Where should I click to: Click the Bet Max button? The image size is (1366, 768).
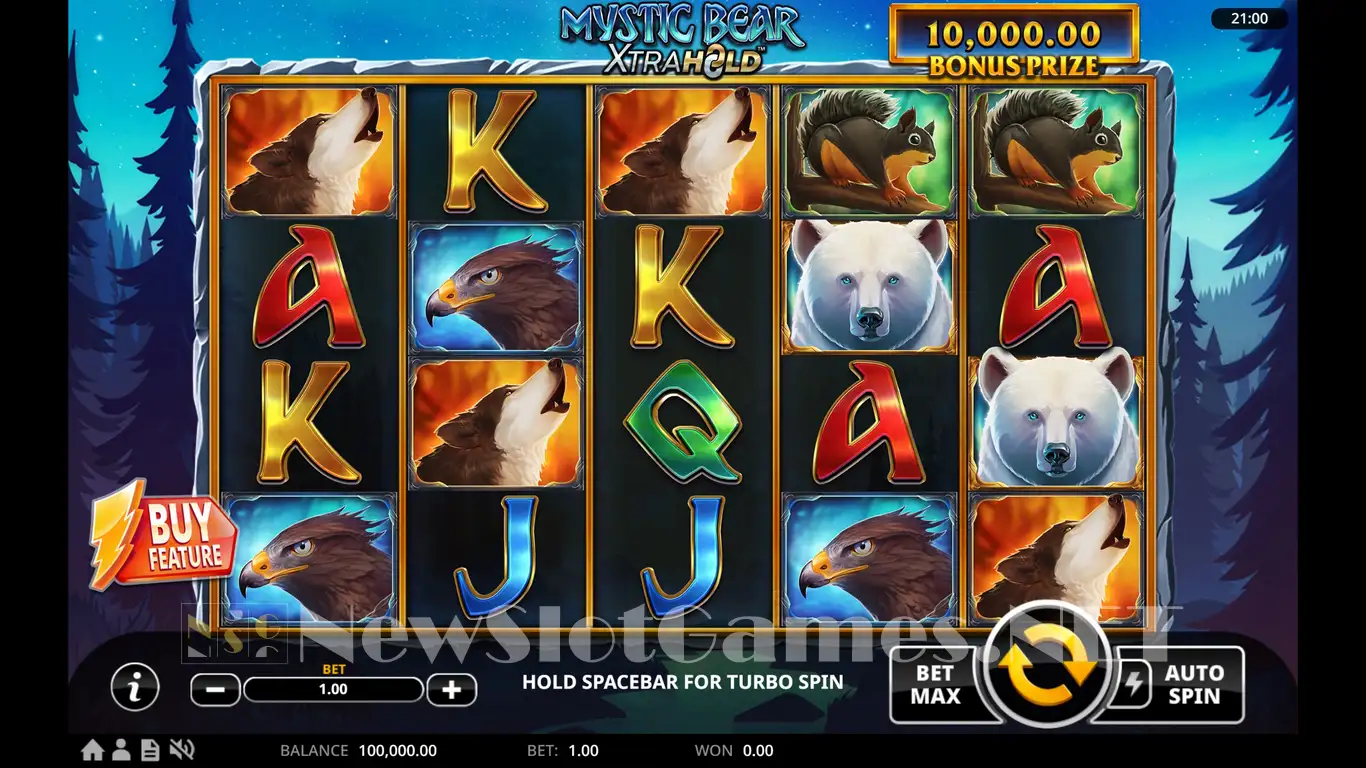(935, 685)
